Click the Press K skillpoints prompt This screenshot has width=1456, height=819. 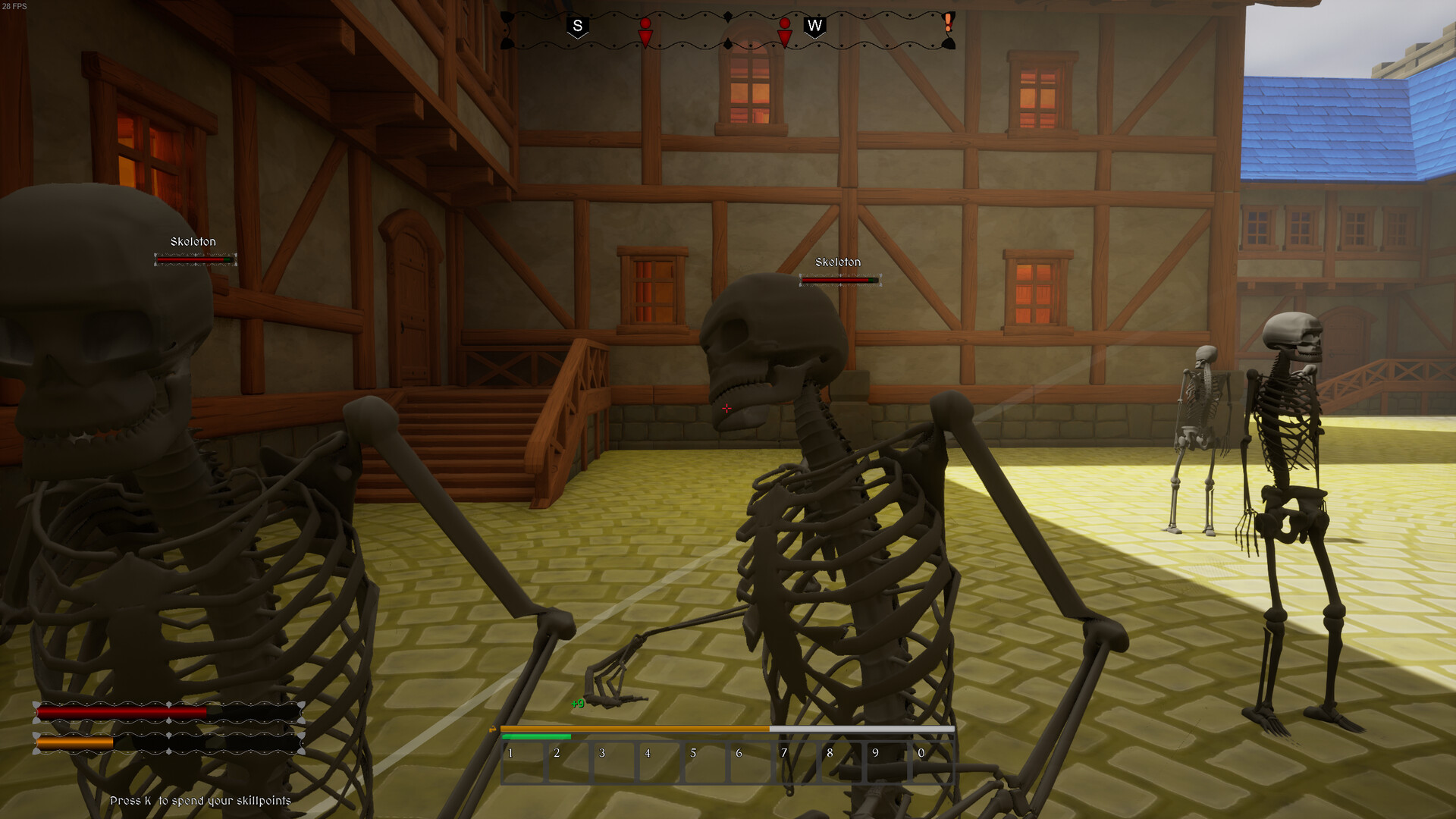(201, 799)
